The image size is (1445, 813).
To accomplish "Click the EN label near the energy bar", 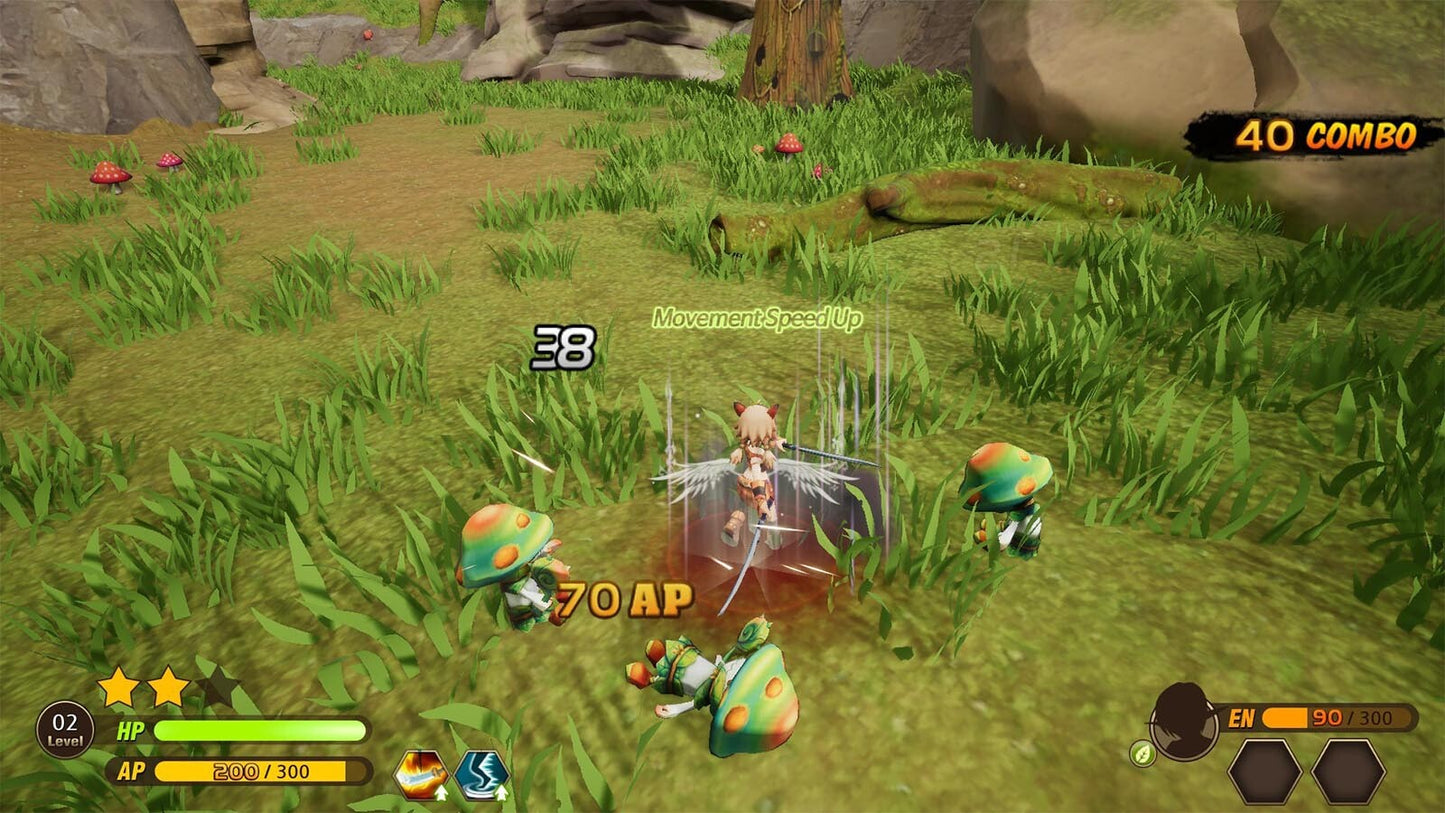I will click(x=1243, y=718).
